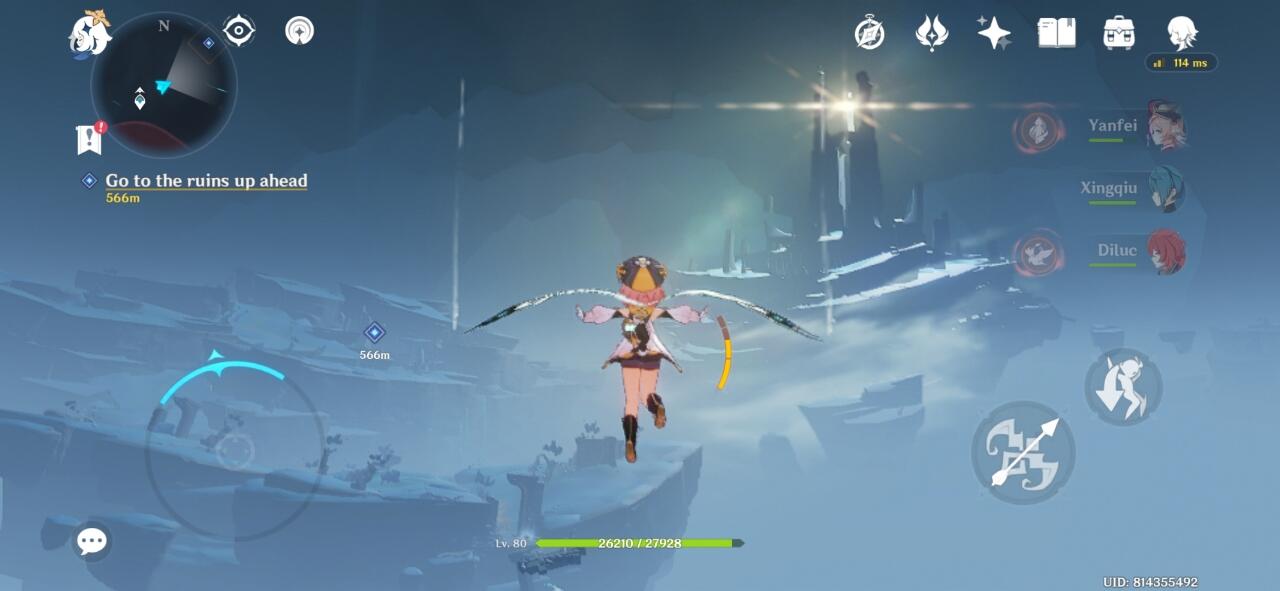Tap the plunge descend button
This screenshot has height=591, width=1280.
[1123, 387]
